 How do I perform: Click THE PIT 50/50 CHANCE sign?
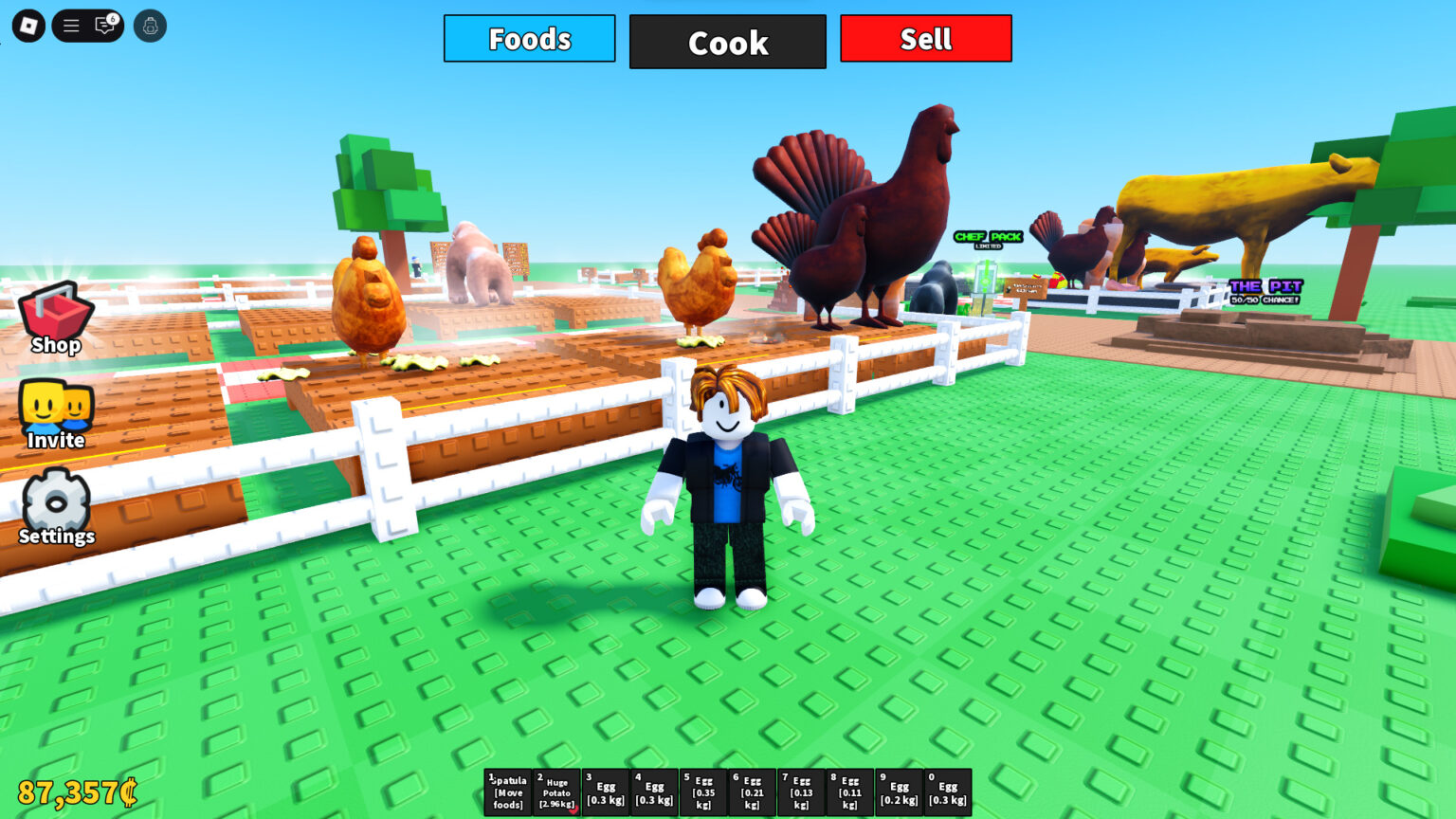(1266, 290)
